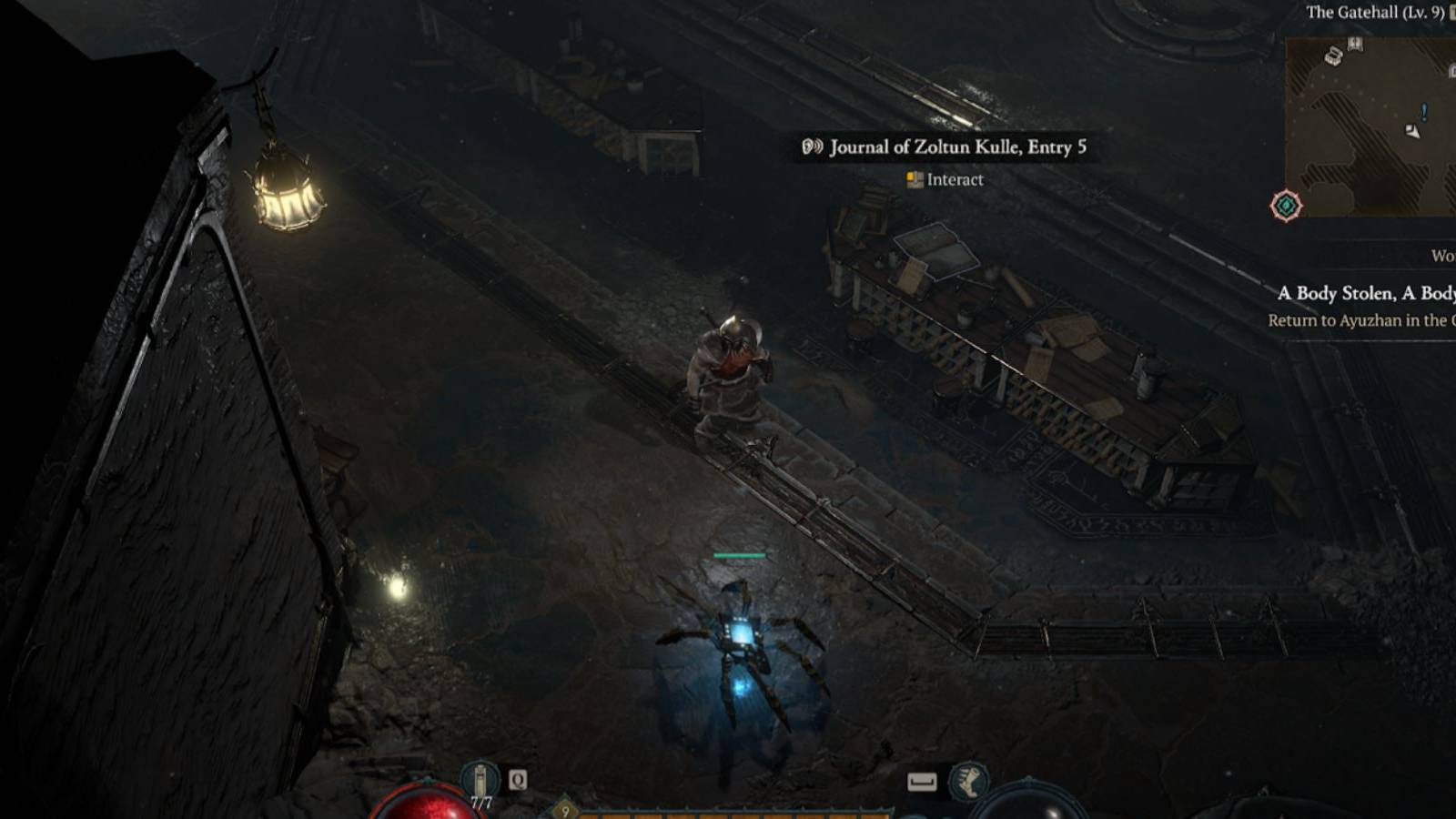Image resolution: width=1456 pixels, height=819 pixels.
Task: Click the journal book icon on the minimap
Action: pyautogui.click(x=1355, y=45)
